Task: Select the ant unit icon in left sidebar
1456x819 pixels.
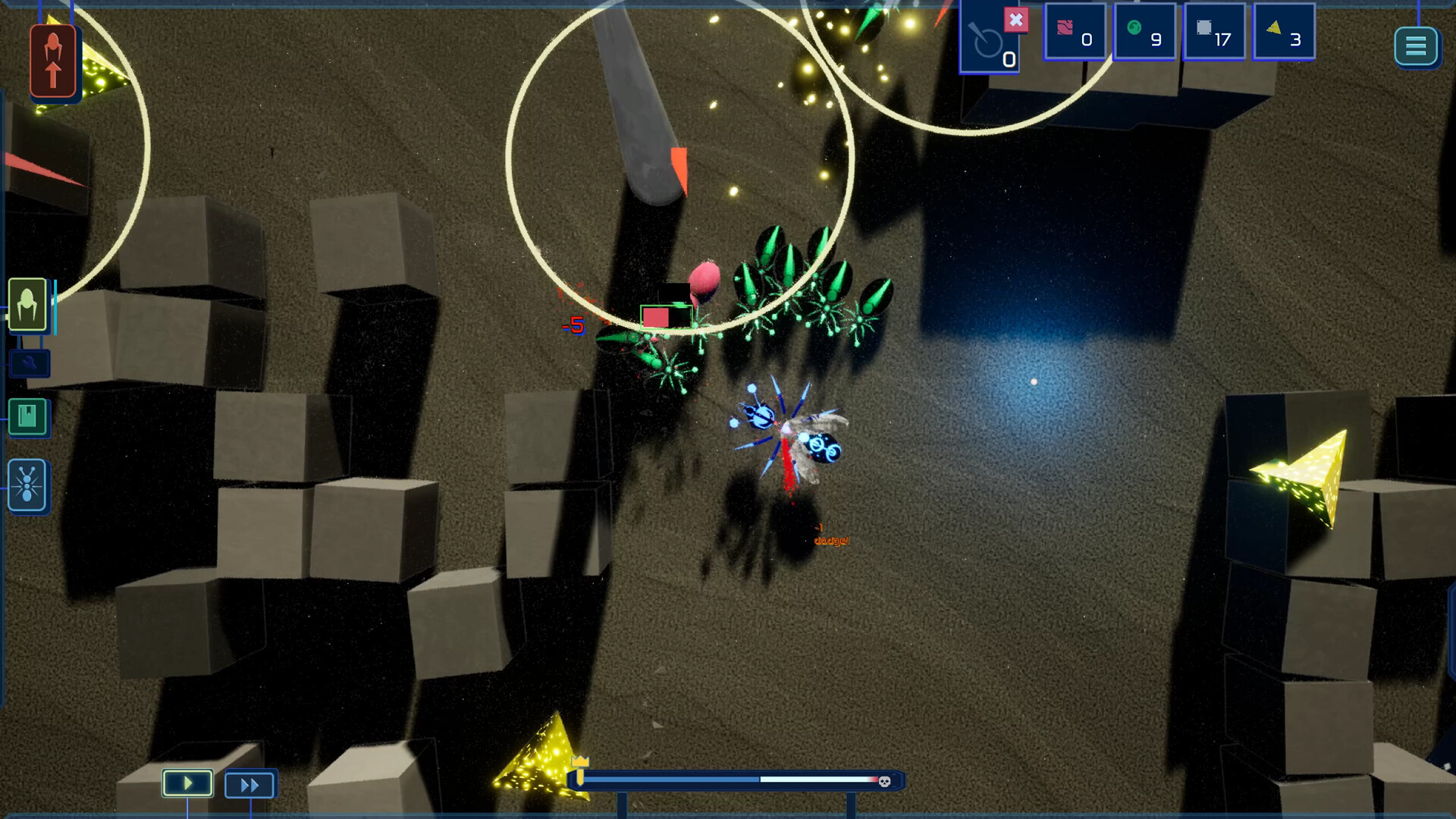Action: (27, 485)
